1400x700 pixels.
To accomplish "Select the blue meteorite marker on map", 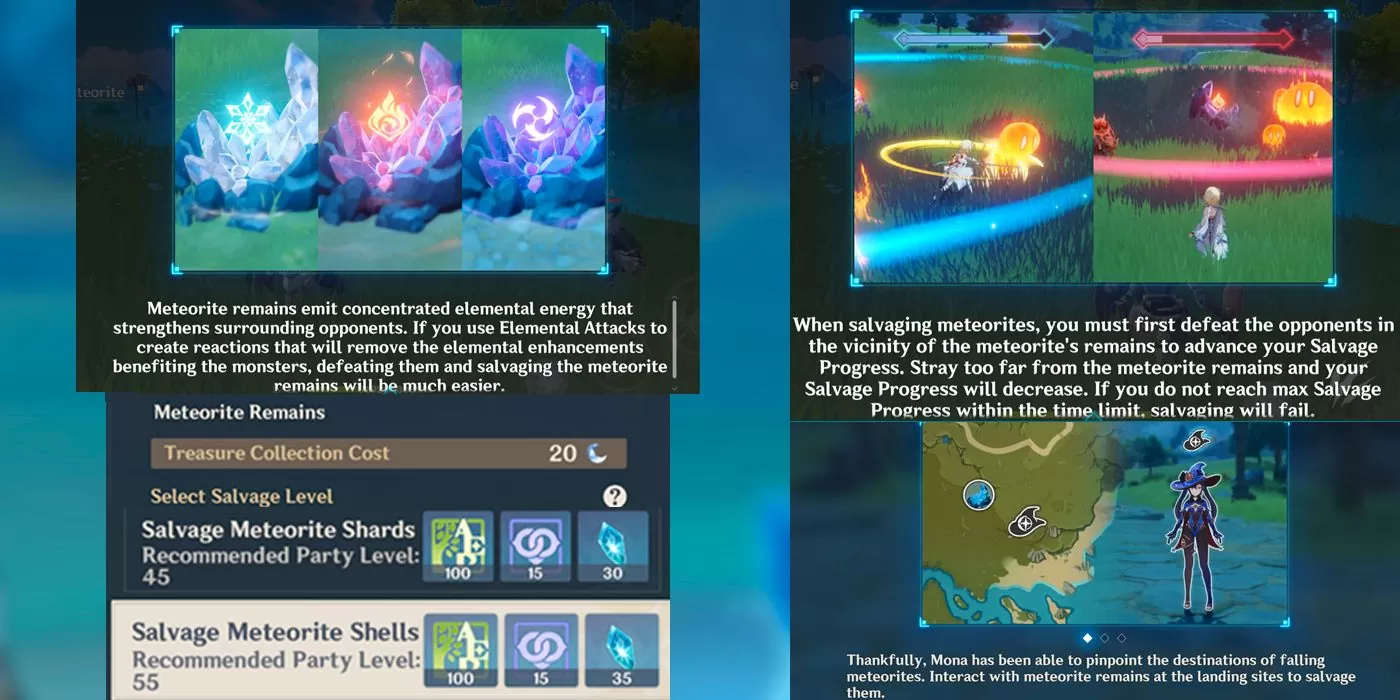I will [x=980, y=495].
